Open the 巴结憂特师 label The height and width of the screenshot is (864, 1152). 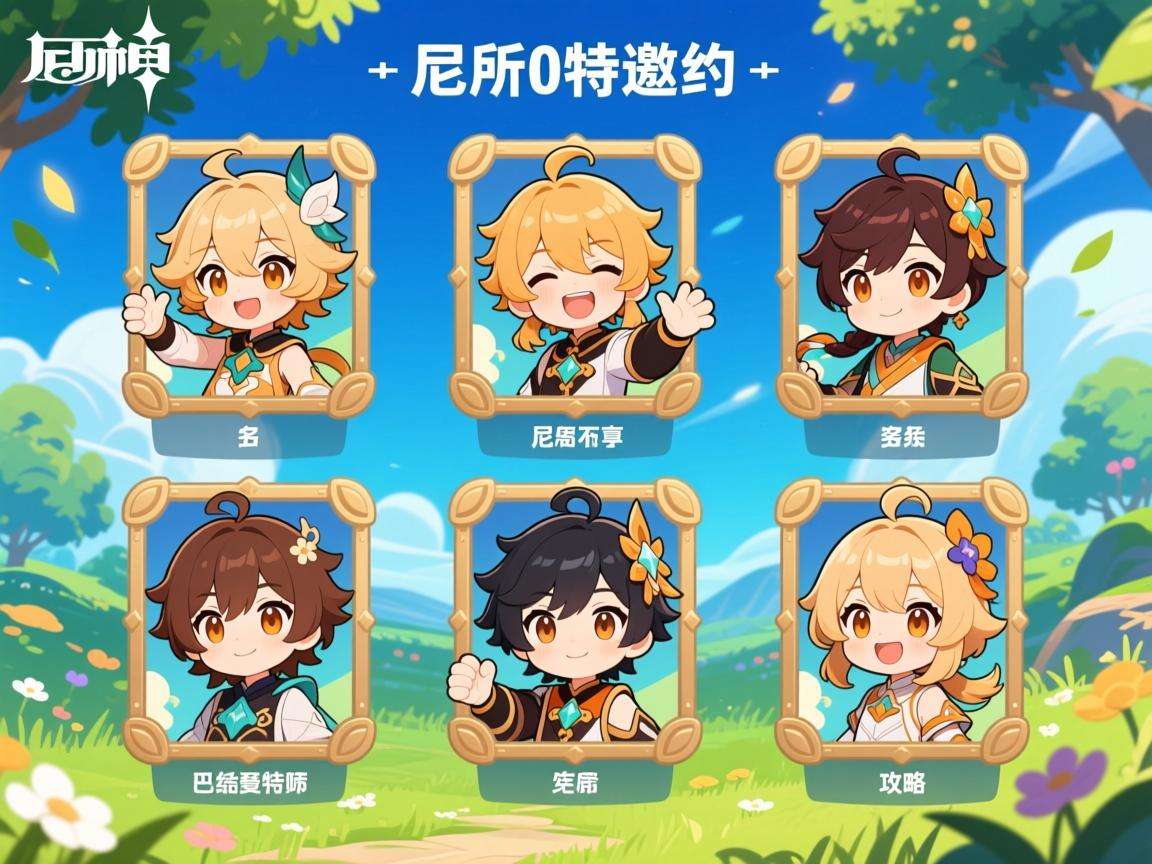coord(248,783)
